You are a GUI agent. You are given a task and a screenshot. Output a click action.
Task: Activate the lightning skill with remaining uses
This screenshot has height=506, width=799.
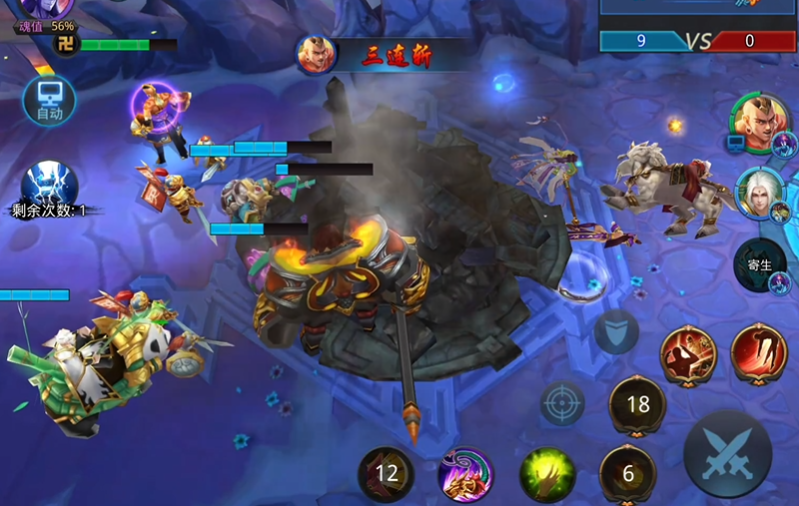(49, 184)
